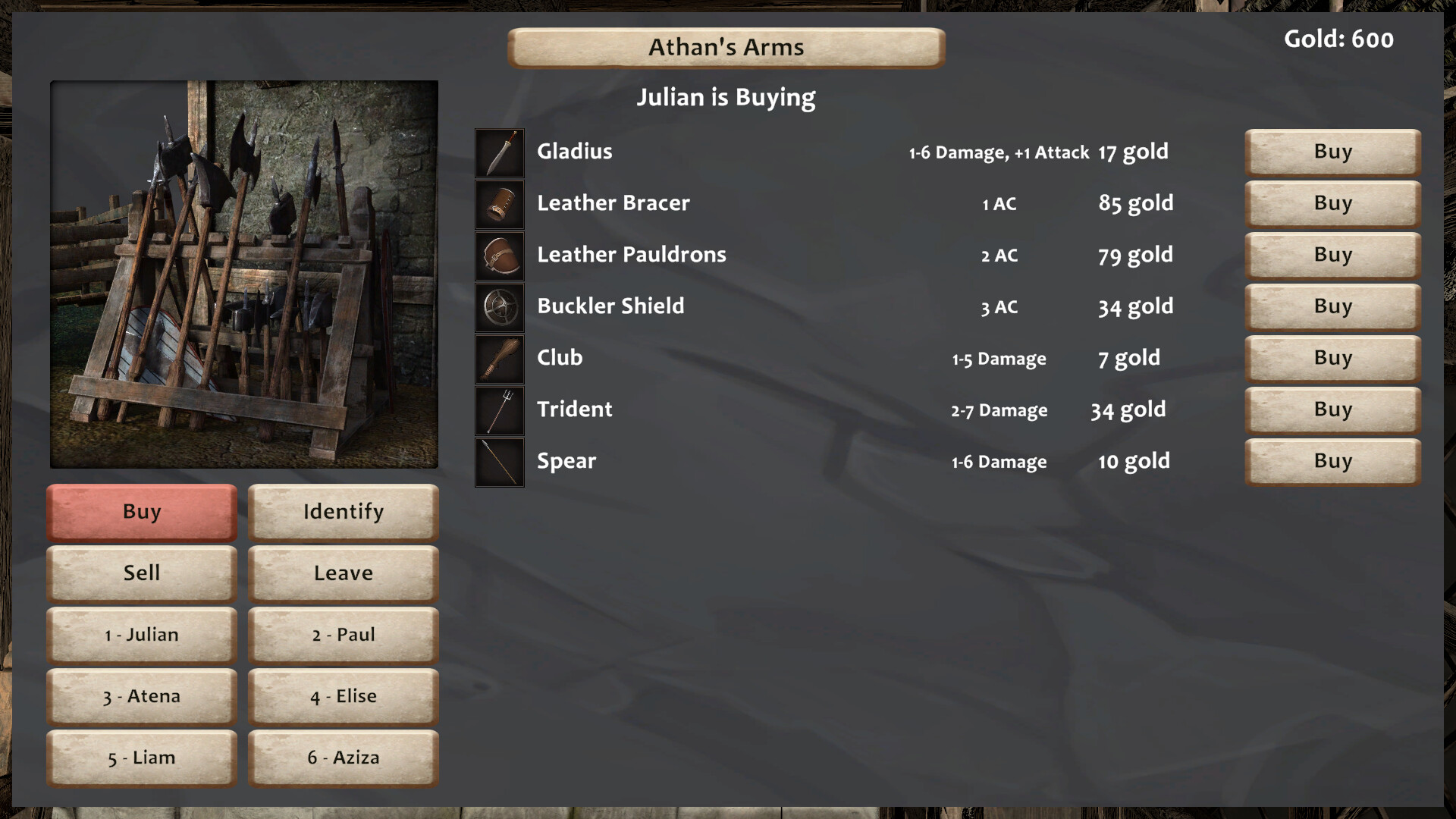Purchase the Buckler Shield
The height and width of the screenshot is (819, 1456).
click(x=1332, y=306)
